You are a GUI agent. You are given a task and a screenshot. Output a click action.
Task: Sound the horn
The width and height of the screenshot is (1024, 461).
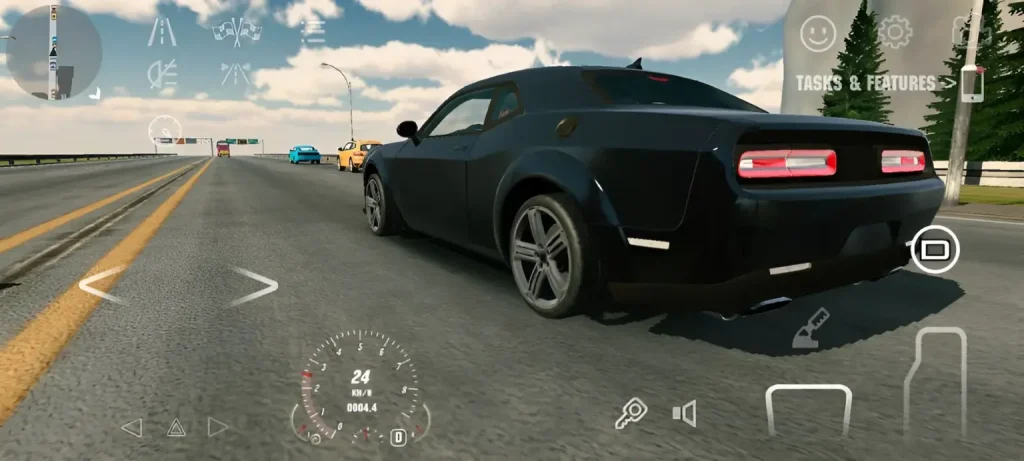(684, 413)
